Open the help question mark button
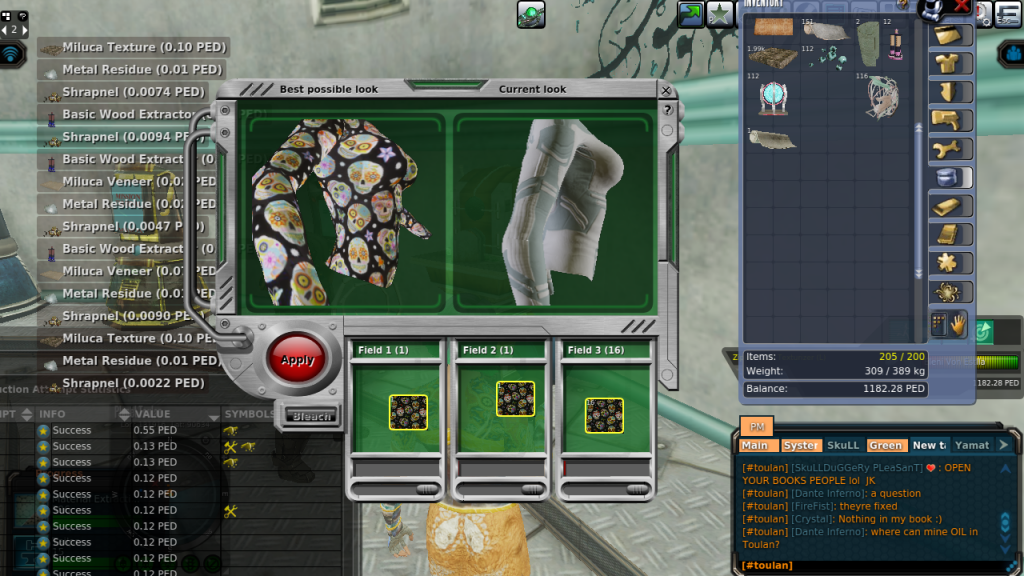This screenshot has width=1024, height=576. coord(667,109)
